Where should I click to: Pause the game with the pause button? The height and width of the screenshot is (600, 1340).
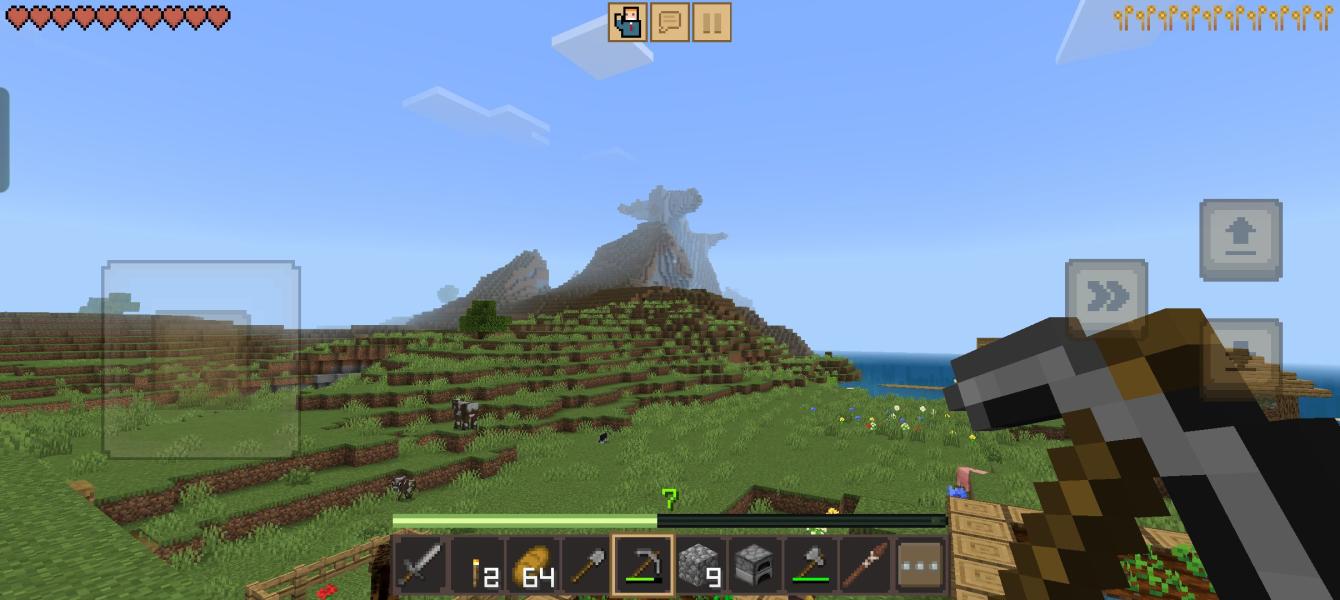pos(711,22)
